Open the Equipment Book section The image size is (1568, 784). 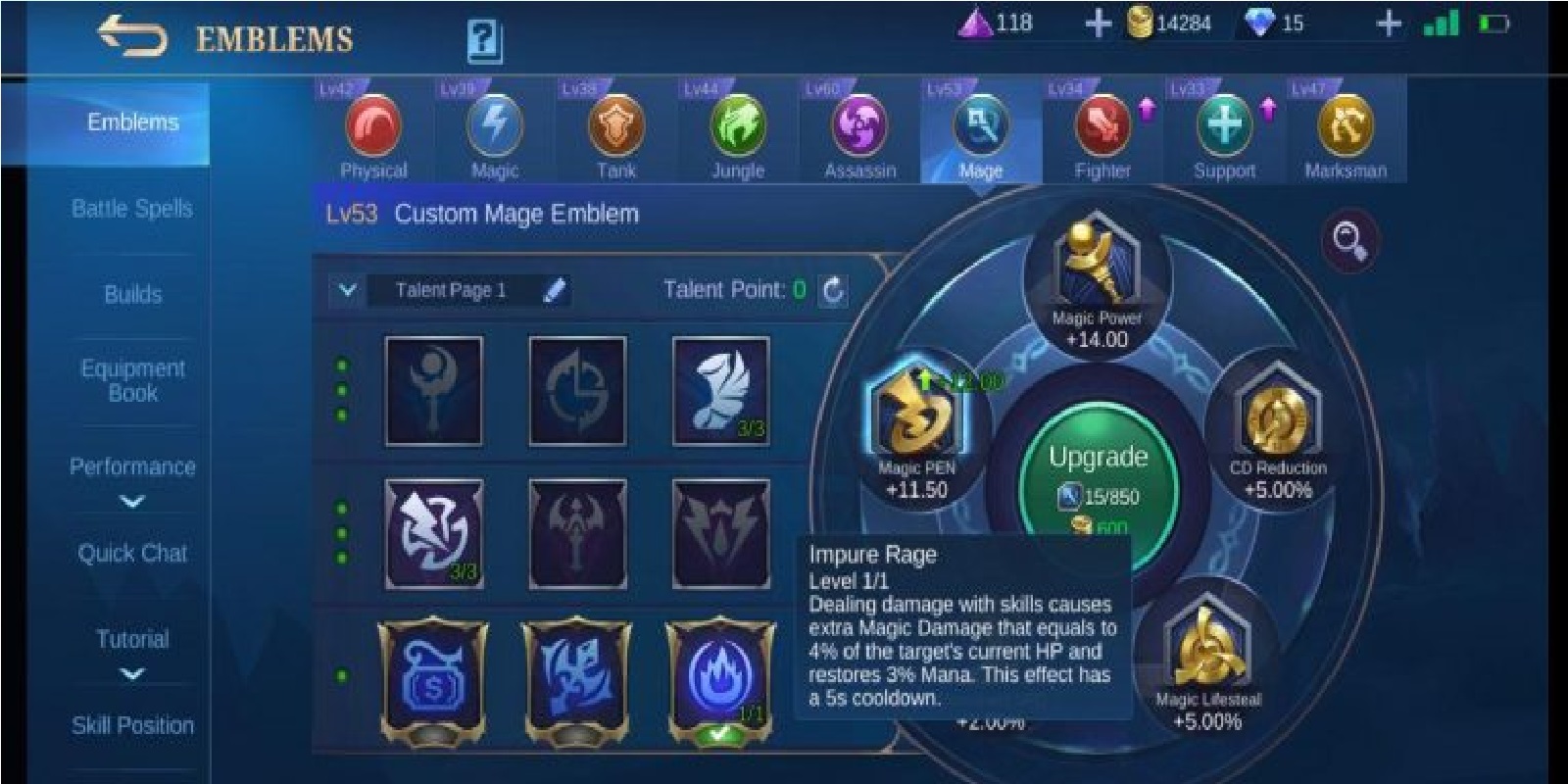[x=131, y=380]
